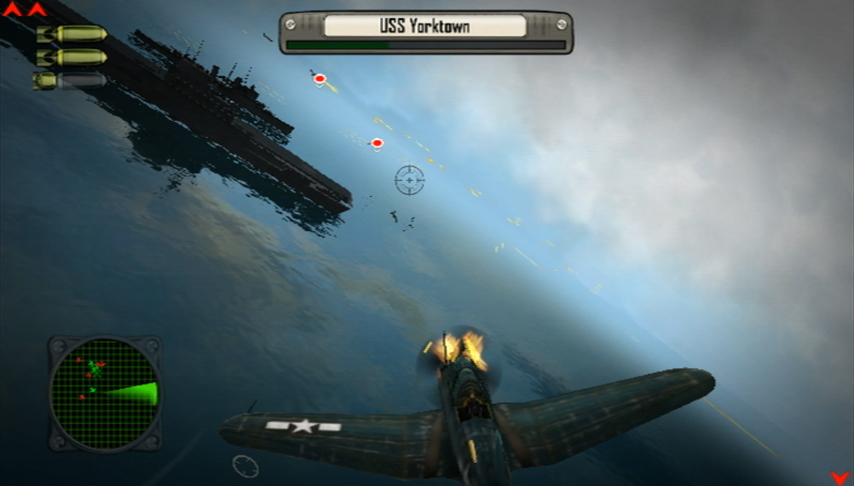Click the red arrow in the bottom-right corner
This screenshot has width=854, height=486.
[x=838, y=477]
